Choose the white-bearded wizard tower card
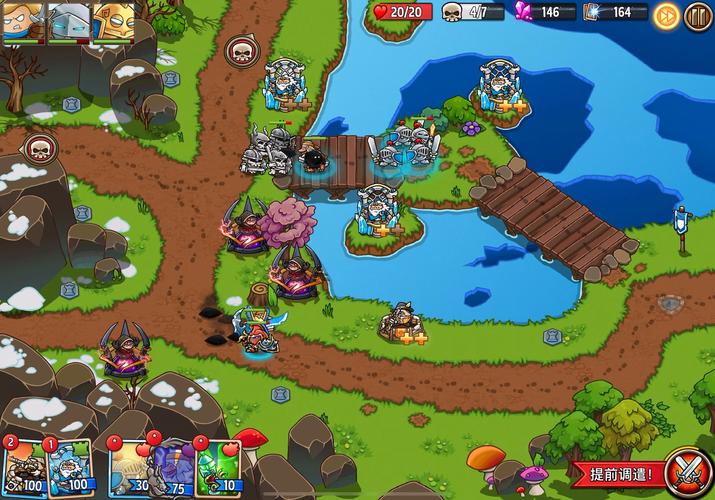 69,465
